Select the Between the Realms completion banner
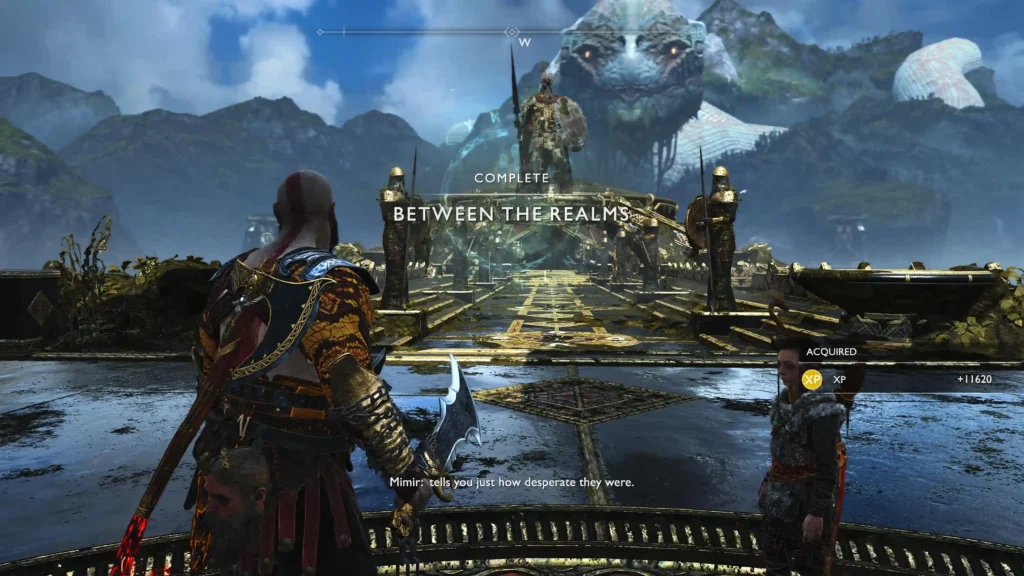 pos(511,213)
